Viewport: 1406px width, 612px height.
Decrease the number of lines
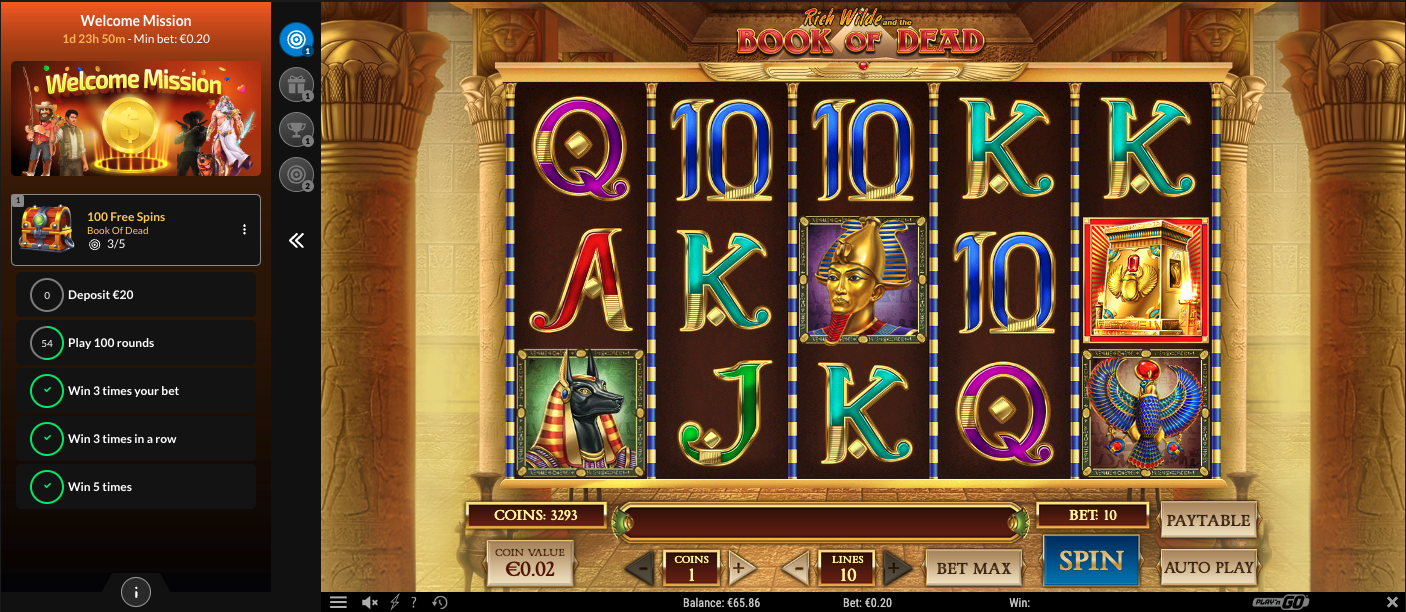pos(795,569)
